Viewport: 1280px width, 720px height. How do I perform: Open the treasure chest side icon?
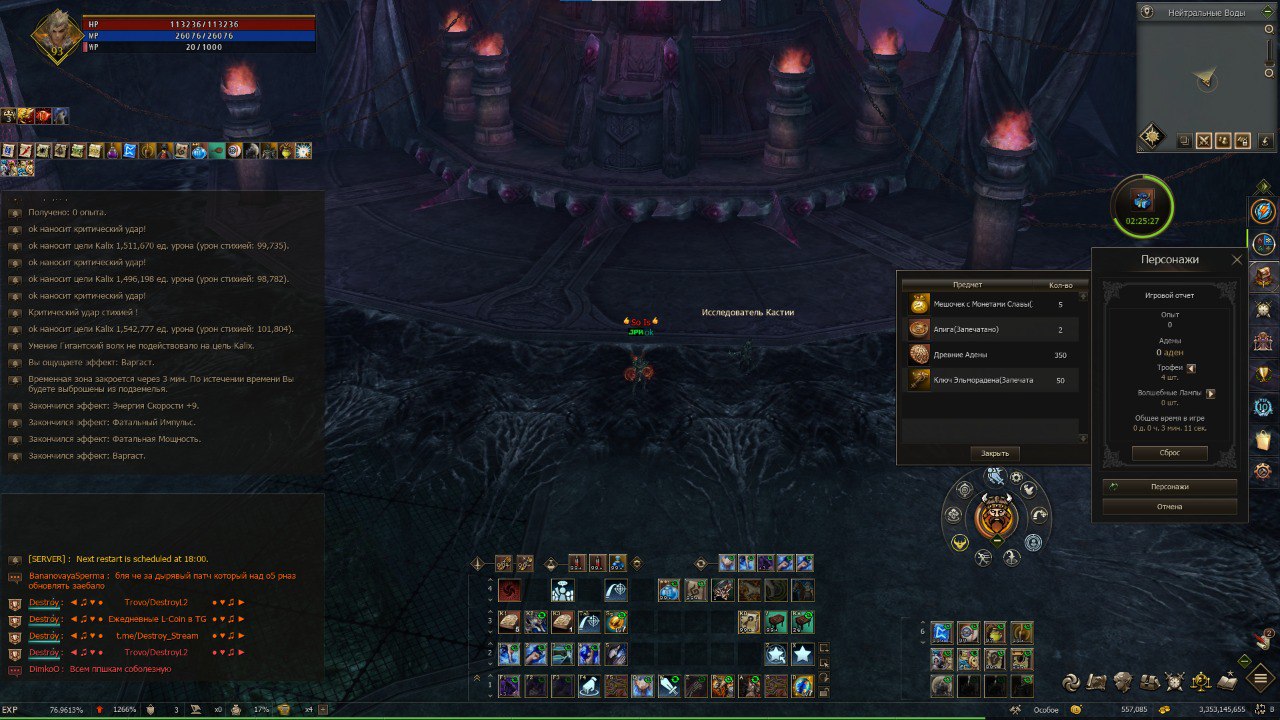(x=1264, y=276)
